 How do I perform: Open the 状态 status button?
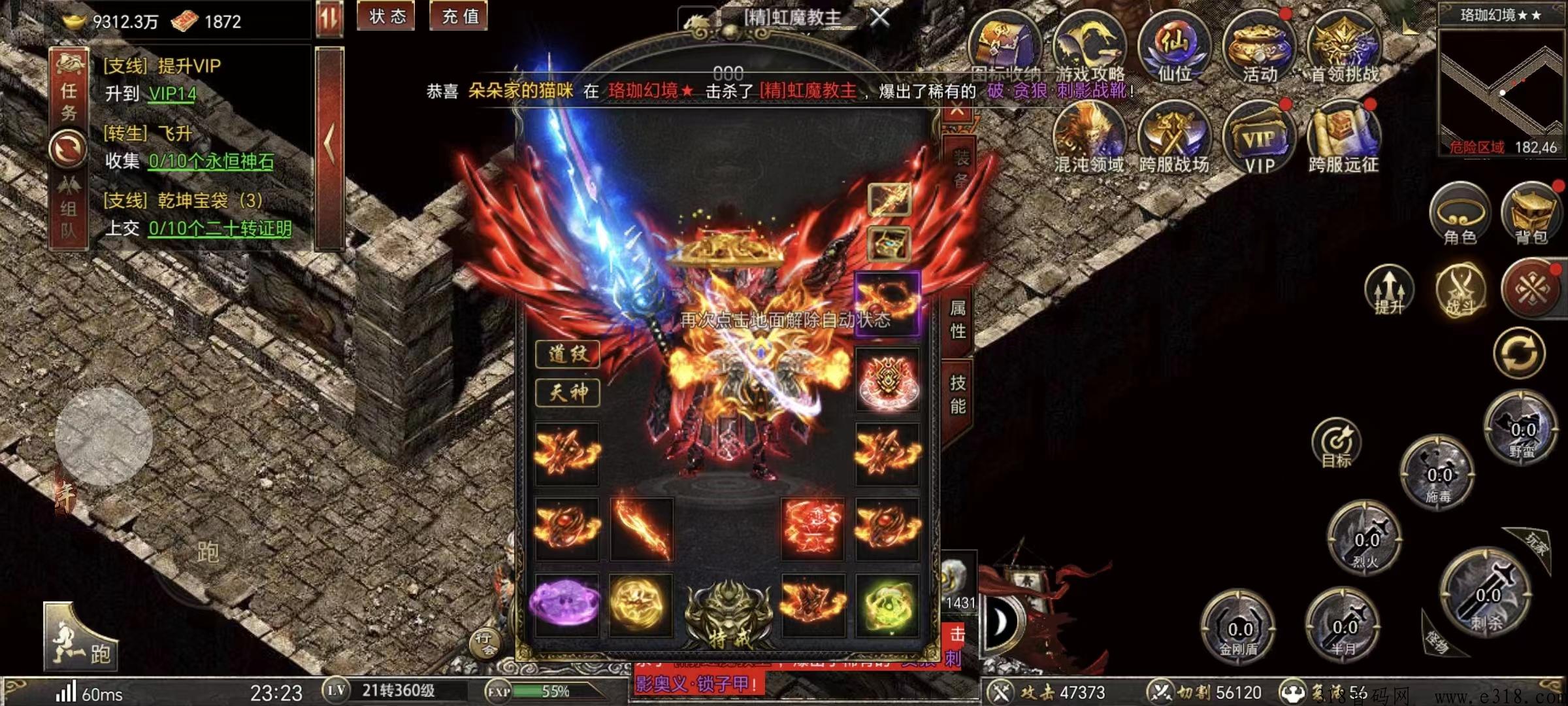coord(387,16)
